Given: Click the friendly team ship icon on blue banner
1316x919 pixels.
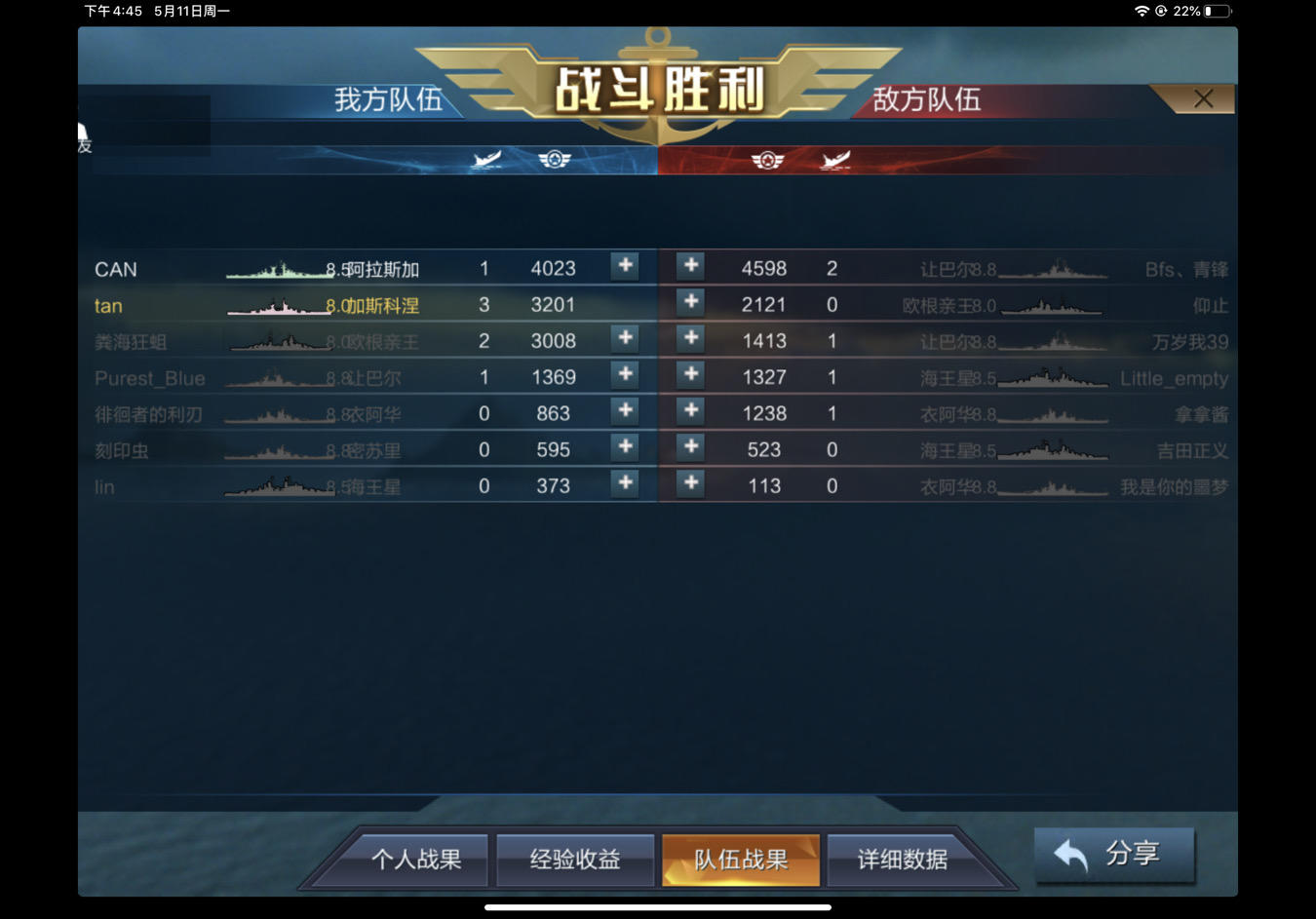Looking at the screenshot, I should point(487,160).
